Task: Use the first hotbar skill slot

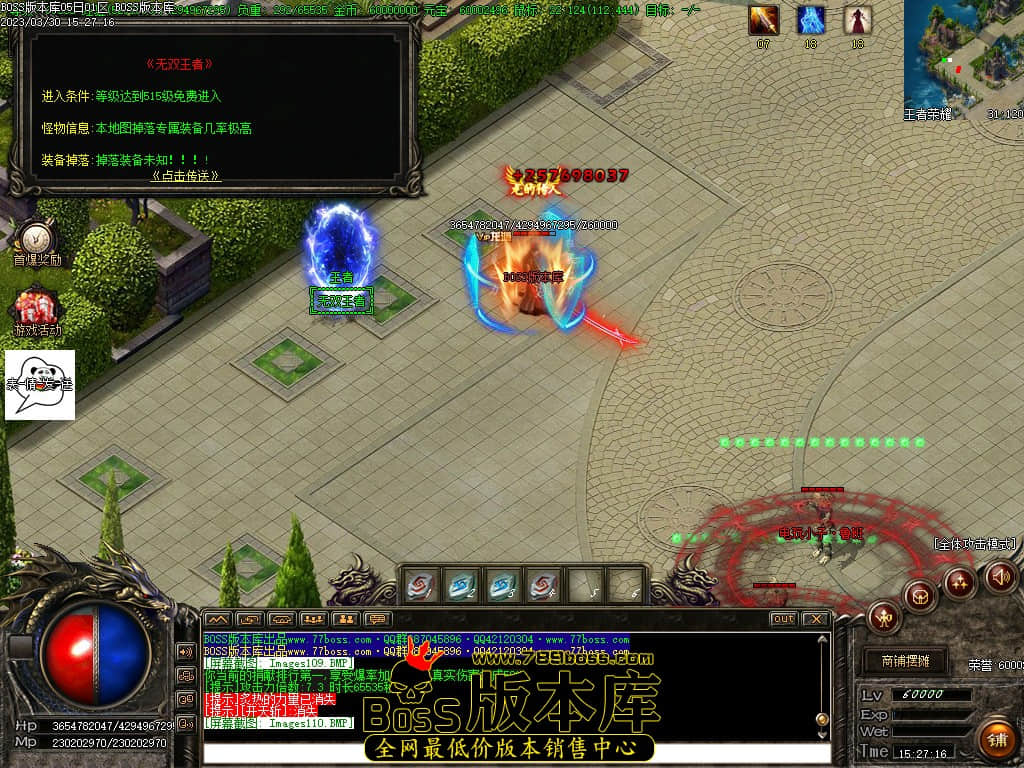Action: tap(419, 585)
